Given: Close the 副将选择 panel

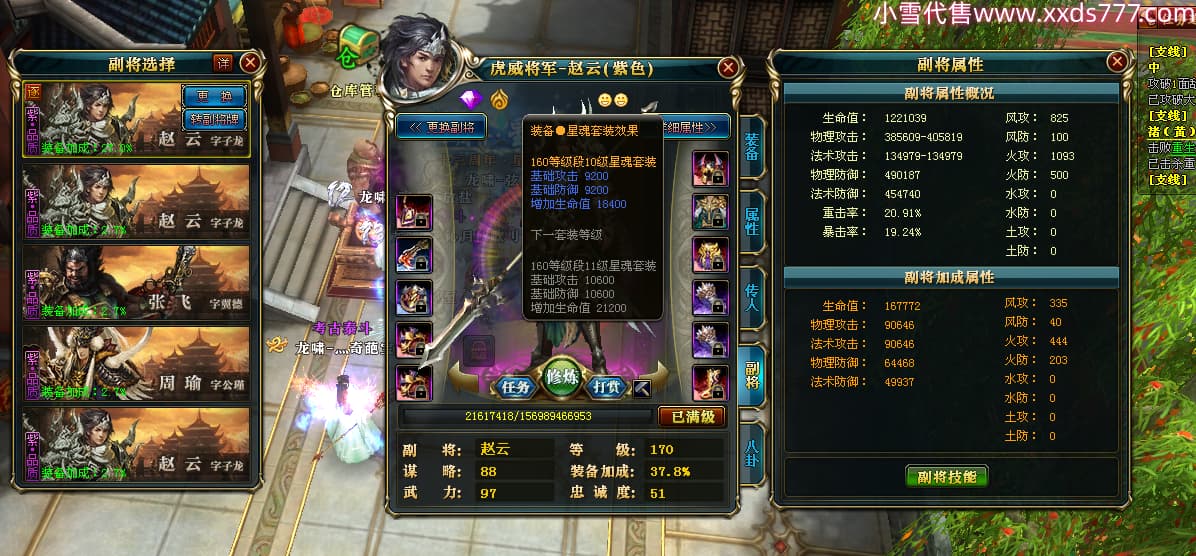Looking at the screenshot, I should pyautogui.click(x=250, y=62).
